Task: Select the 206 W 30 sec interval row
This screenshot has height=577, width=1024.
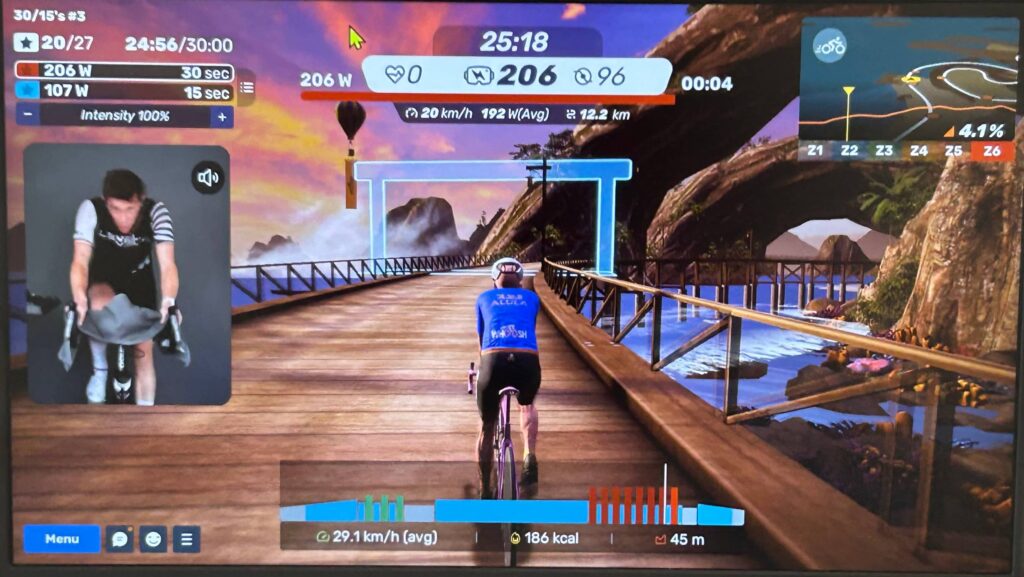Action: [x=125, y=72]
